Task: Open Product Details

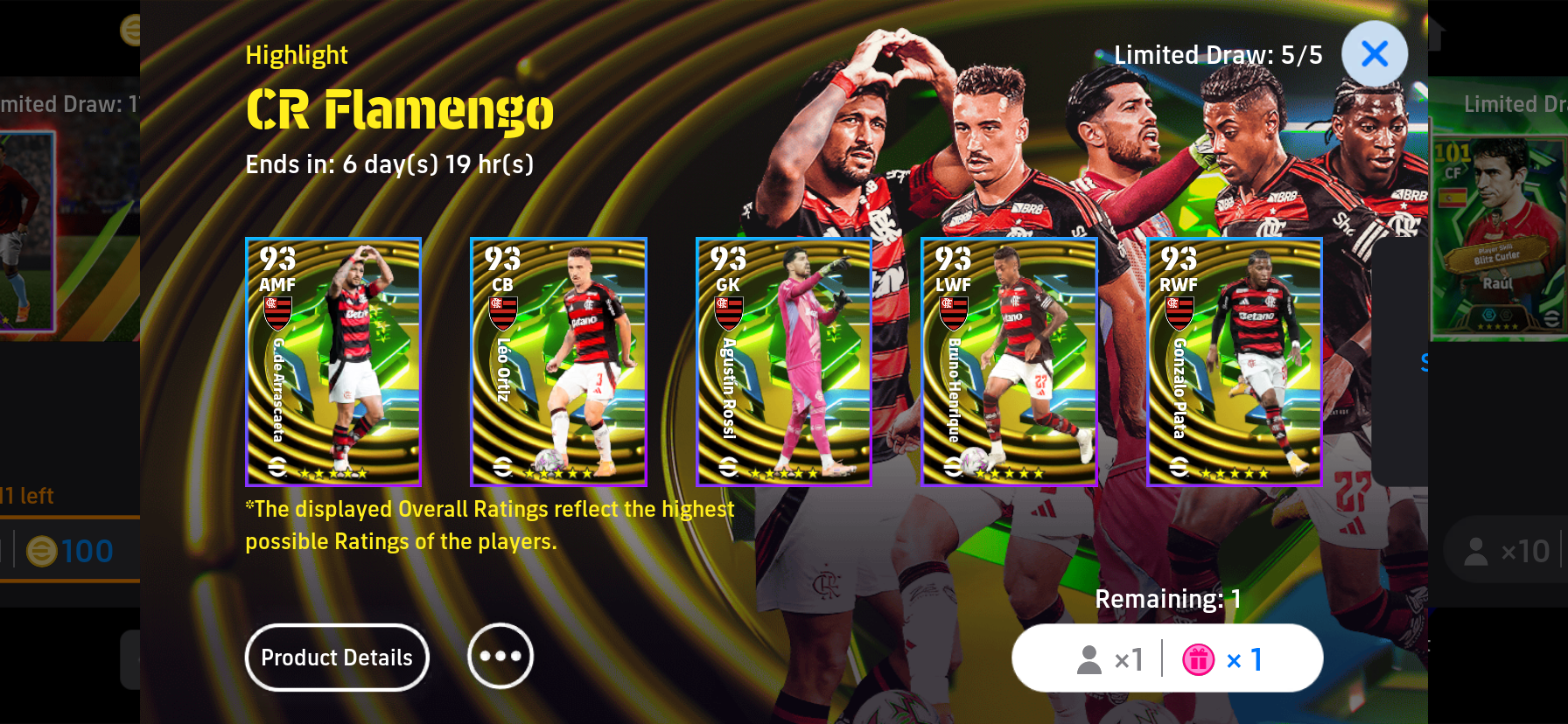Action: (x=337, y=658)
